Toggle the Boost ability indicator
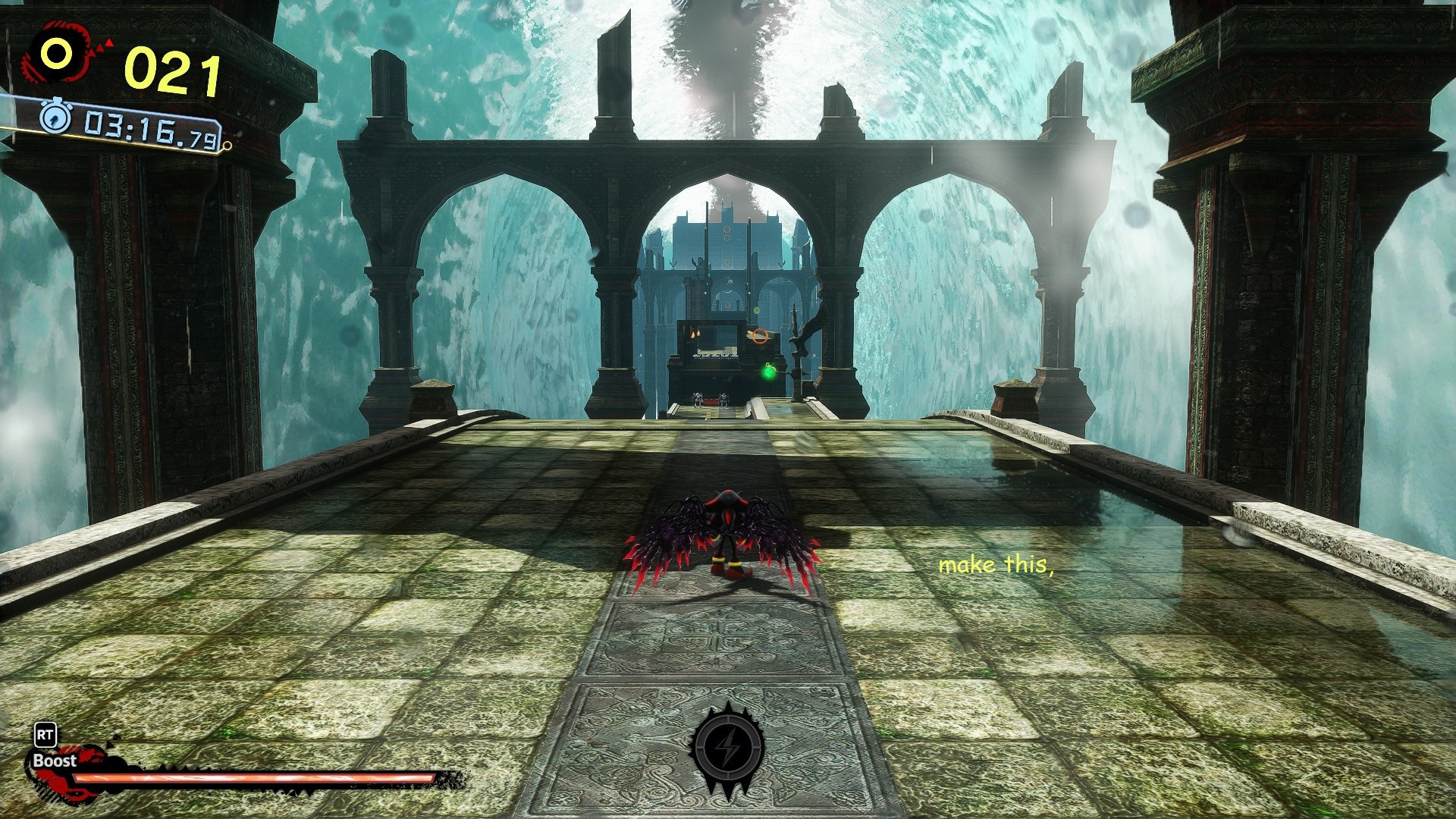1456x819 pixels. 53,761
